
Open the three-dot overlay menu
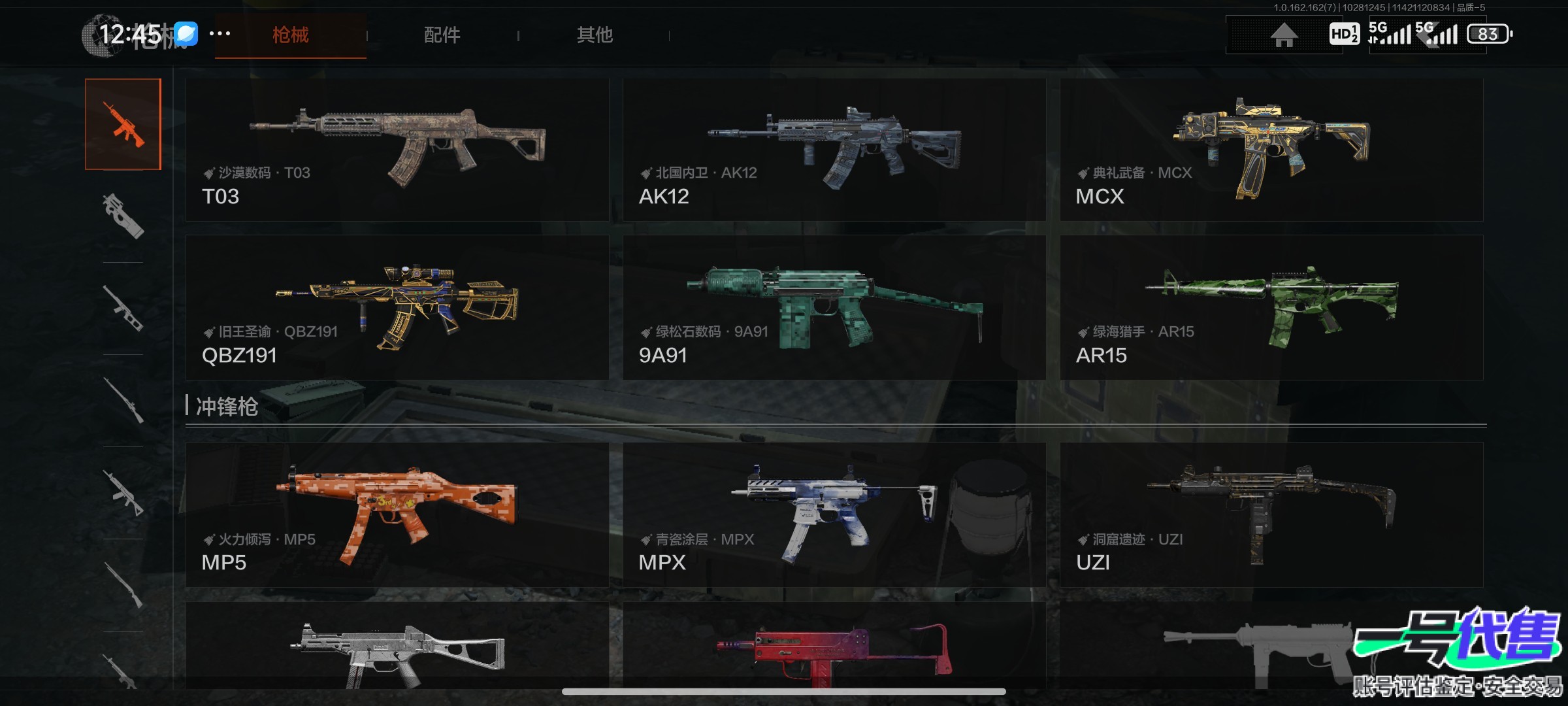[220, 33]
